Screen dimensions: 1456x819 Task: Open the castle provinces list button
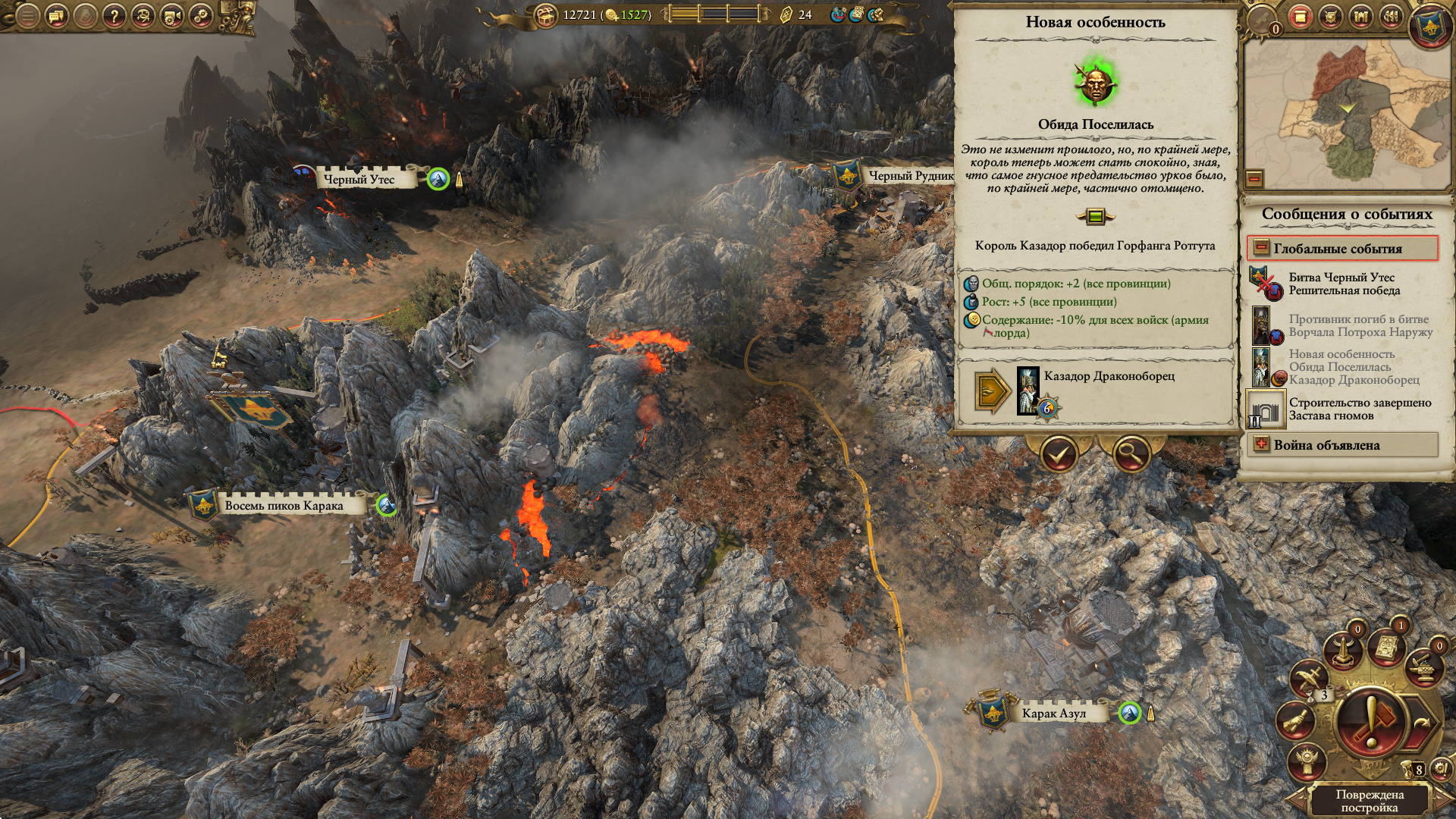coord(1360,17)
